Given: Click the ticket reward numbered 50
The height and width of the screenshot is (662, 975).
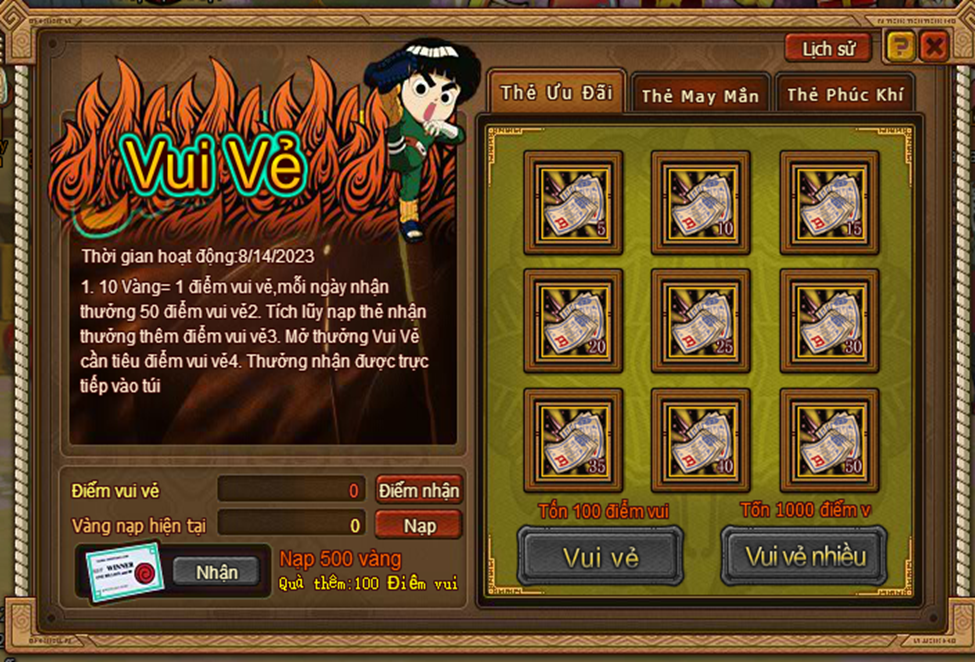Looking at the screenshot, I should pyautogui.click(x=829, y=439).
